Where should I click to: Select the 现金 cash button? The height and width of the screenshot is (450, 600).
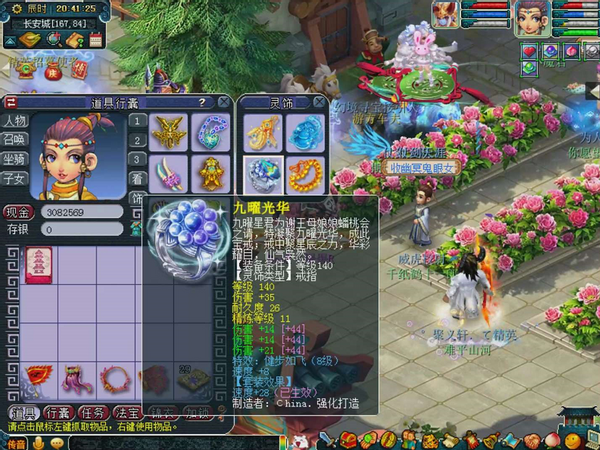tap(18, 212)
